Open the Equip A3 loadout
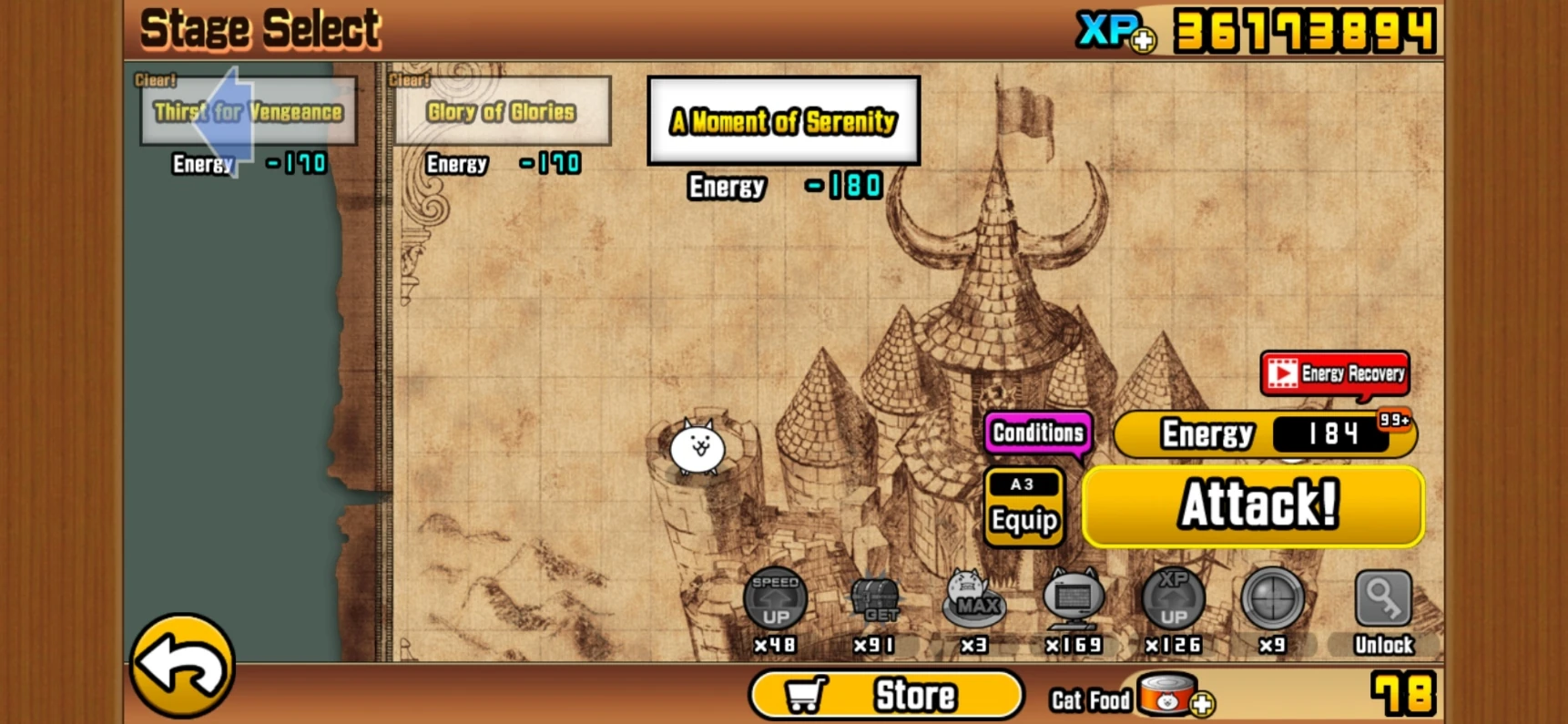The width and height of the screenshot is (1568, 724). (1022, 507)
